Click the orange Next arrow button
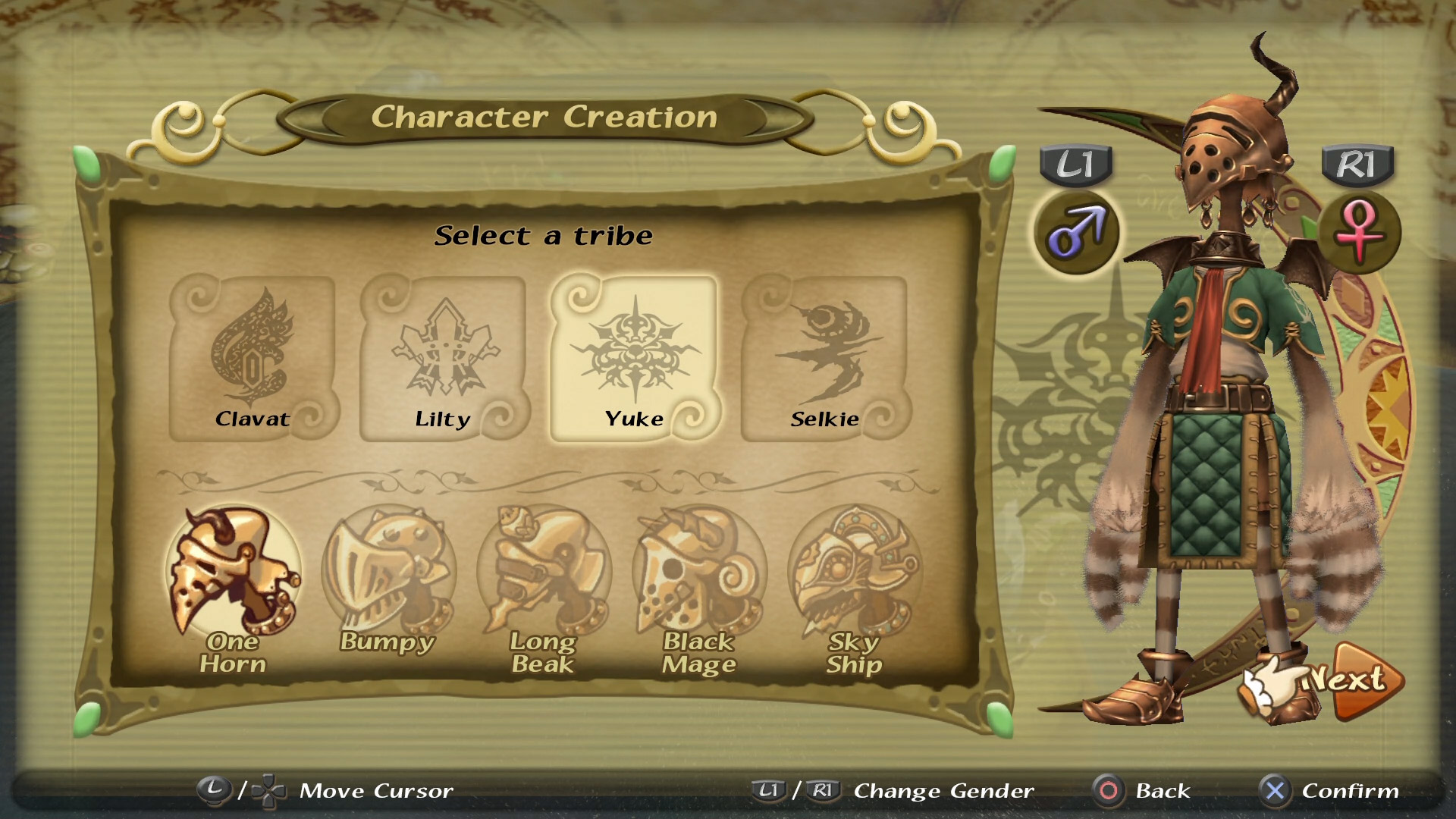The height and width of the screenshot is (819, 1456). (1357, 680)
